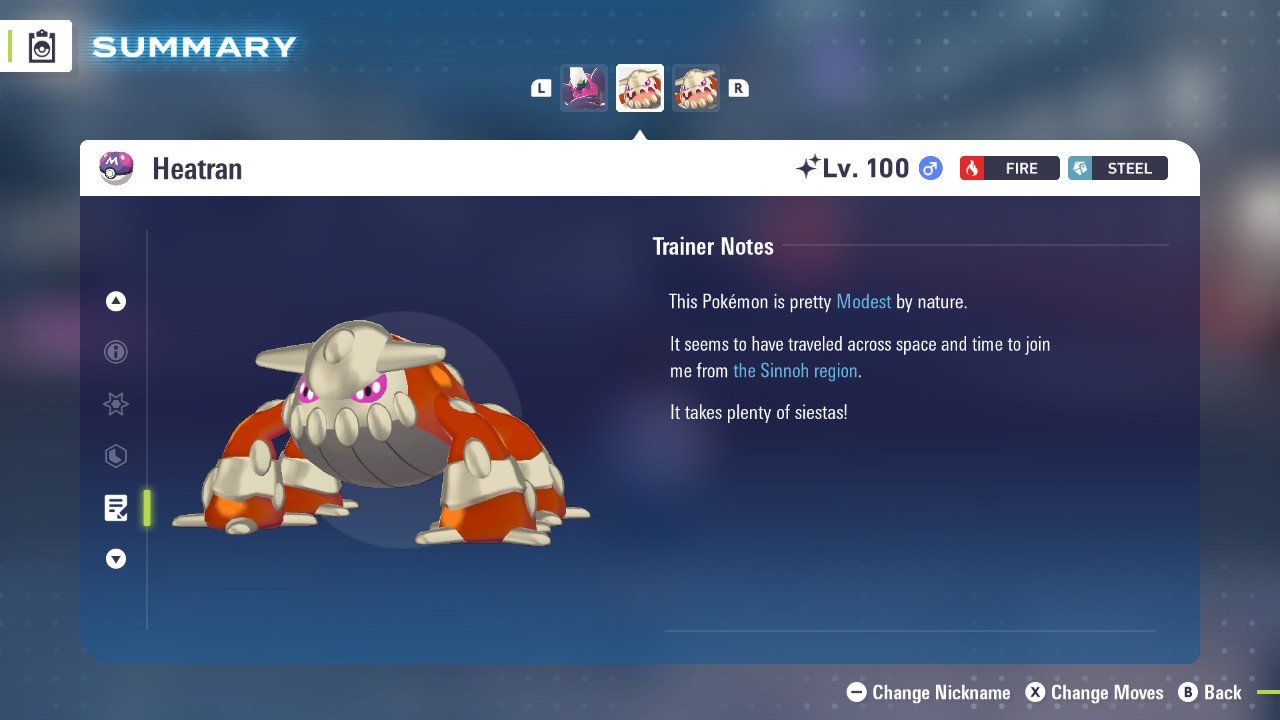Select the male gender symbol
Image resolution: width=1280 pixels, height=720 pixels.
point(929,168)
